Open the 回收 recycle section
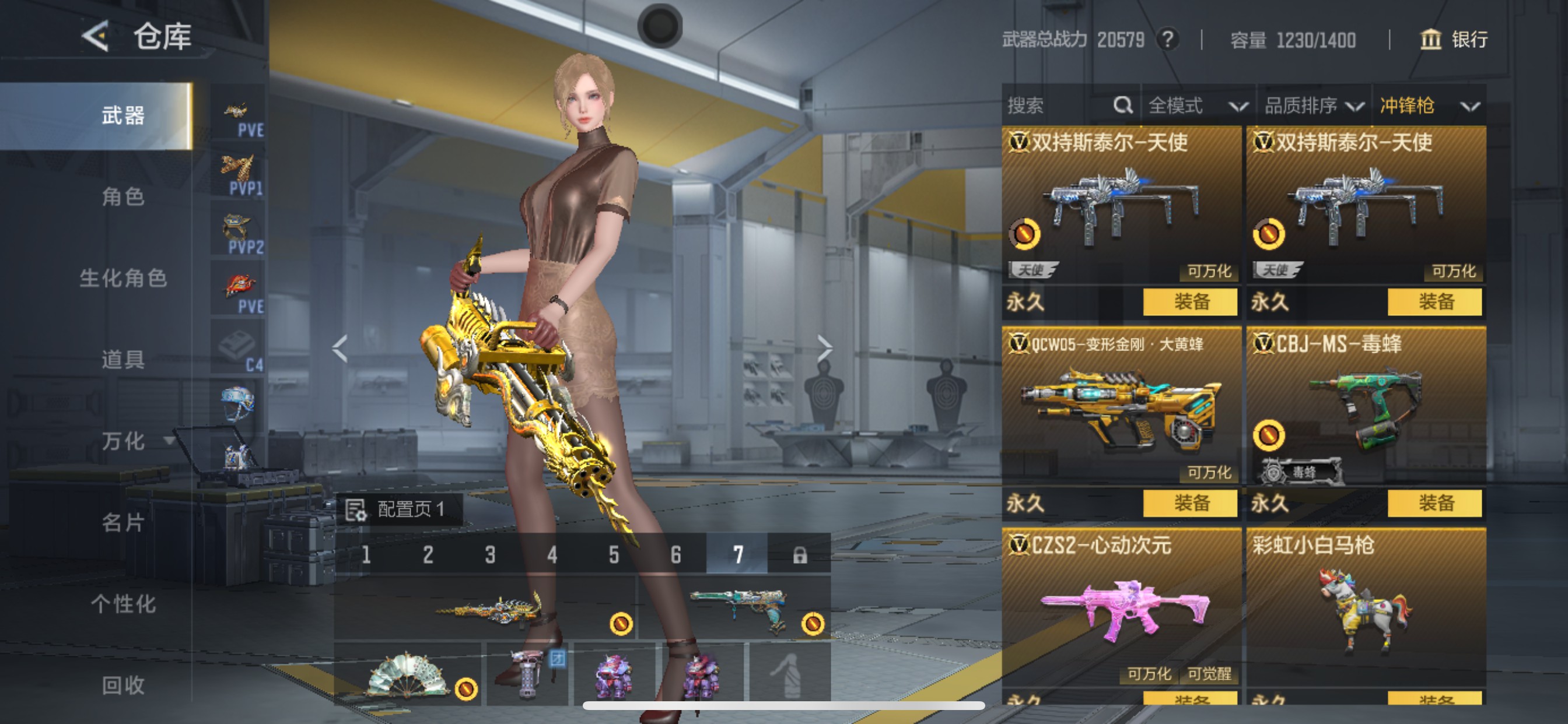 click(x=123, y=685)
